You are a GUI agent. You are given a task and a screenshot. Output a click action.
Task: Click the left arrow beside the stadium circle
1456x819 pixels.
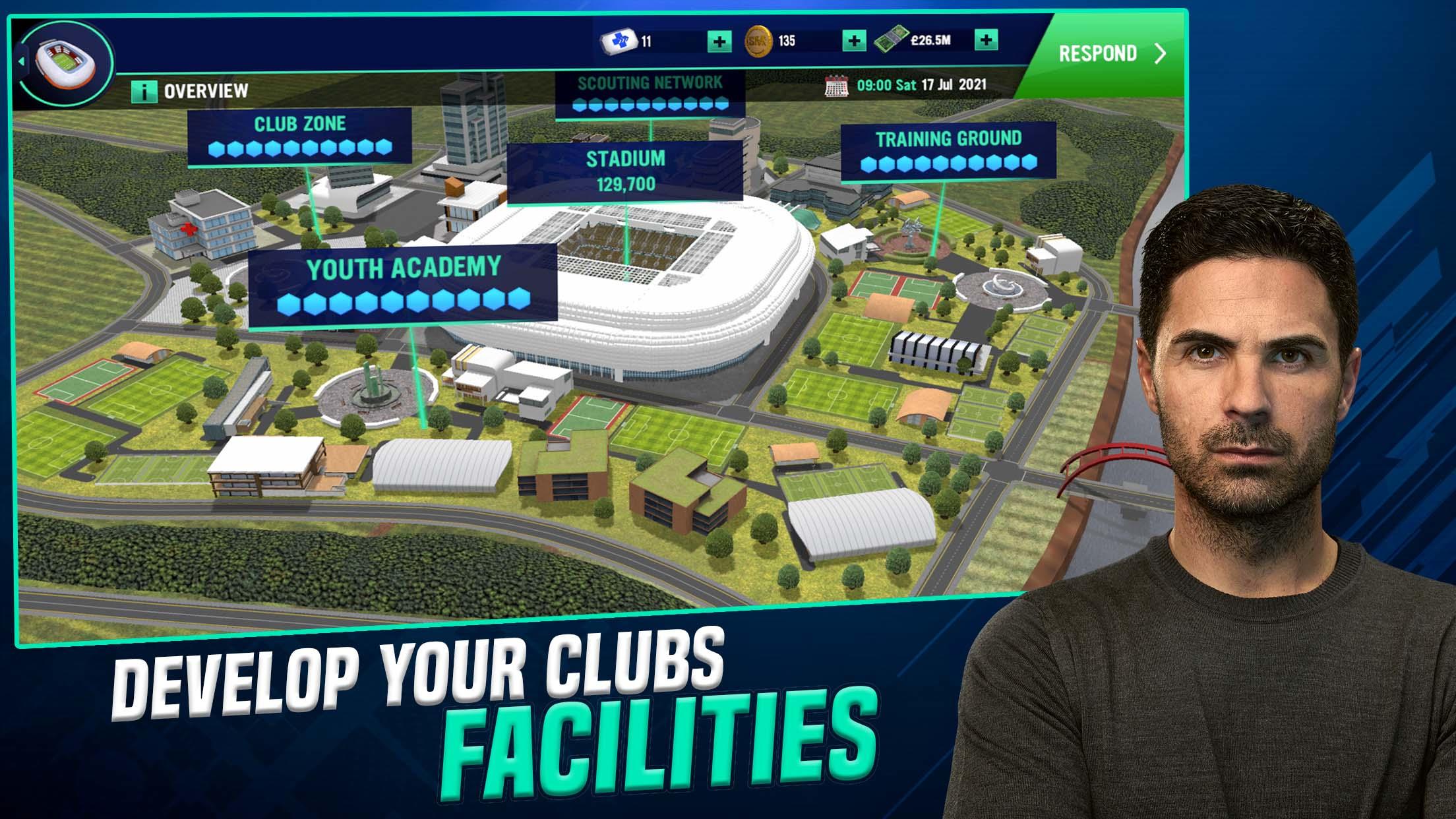[x=23, y=59]
